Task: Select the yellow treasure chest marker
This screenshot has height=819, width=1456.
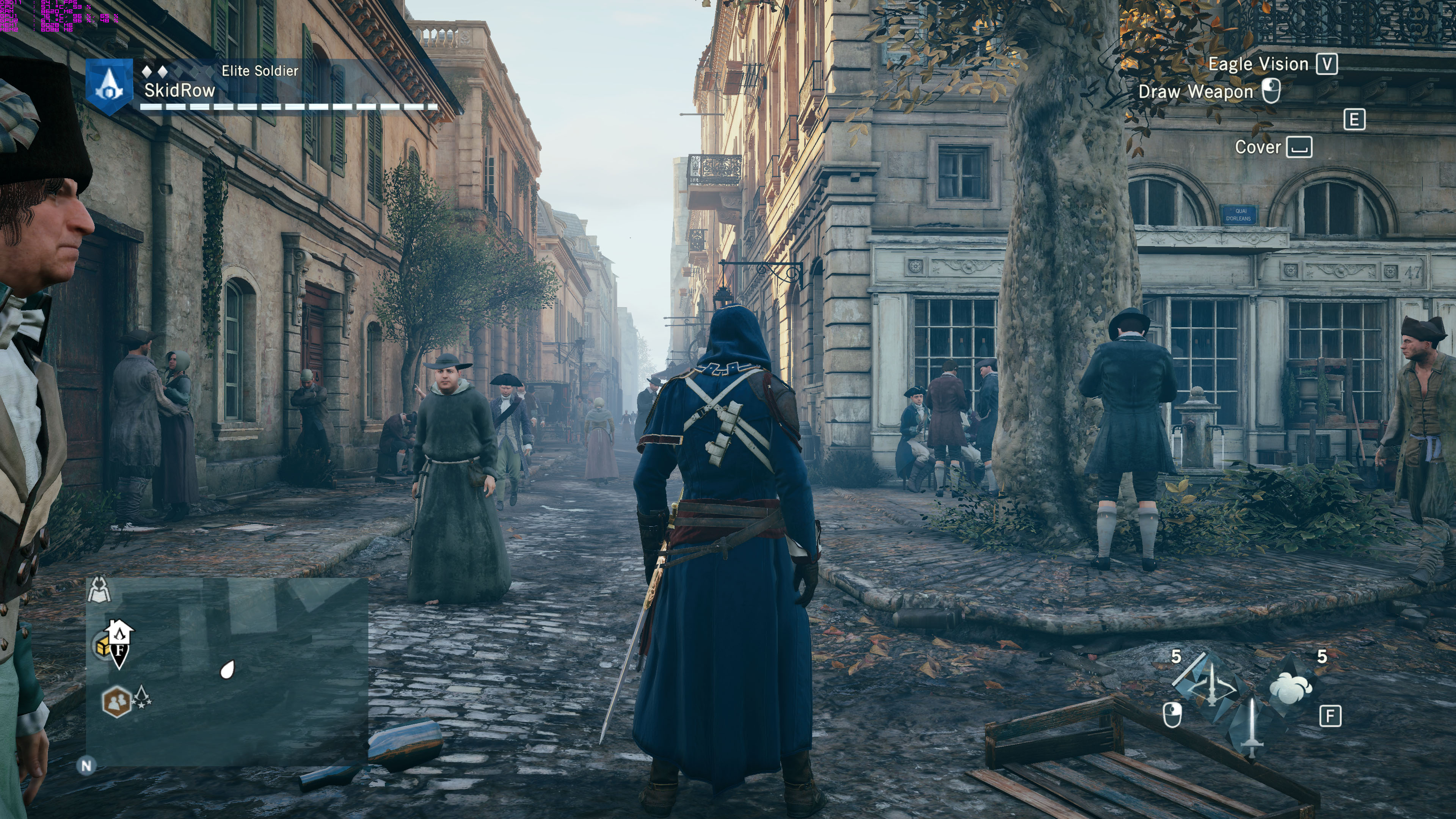Action: [103, 647]
